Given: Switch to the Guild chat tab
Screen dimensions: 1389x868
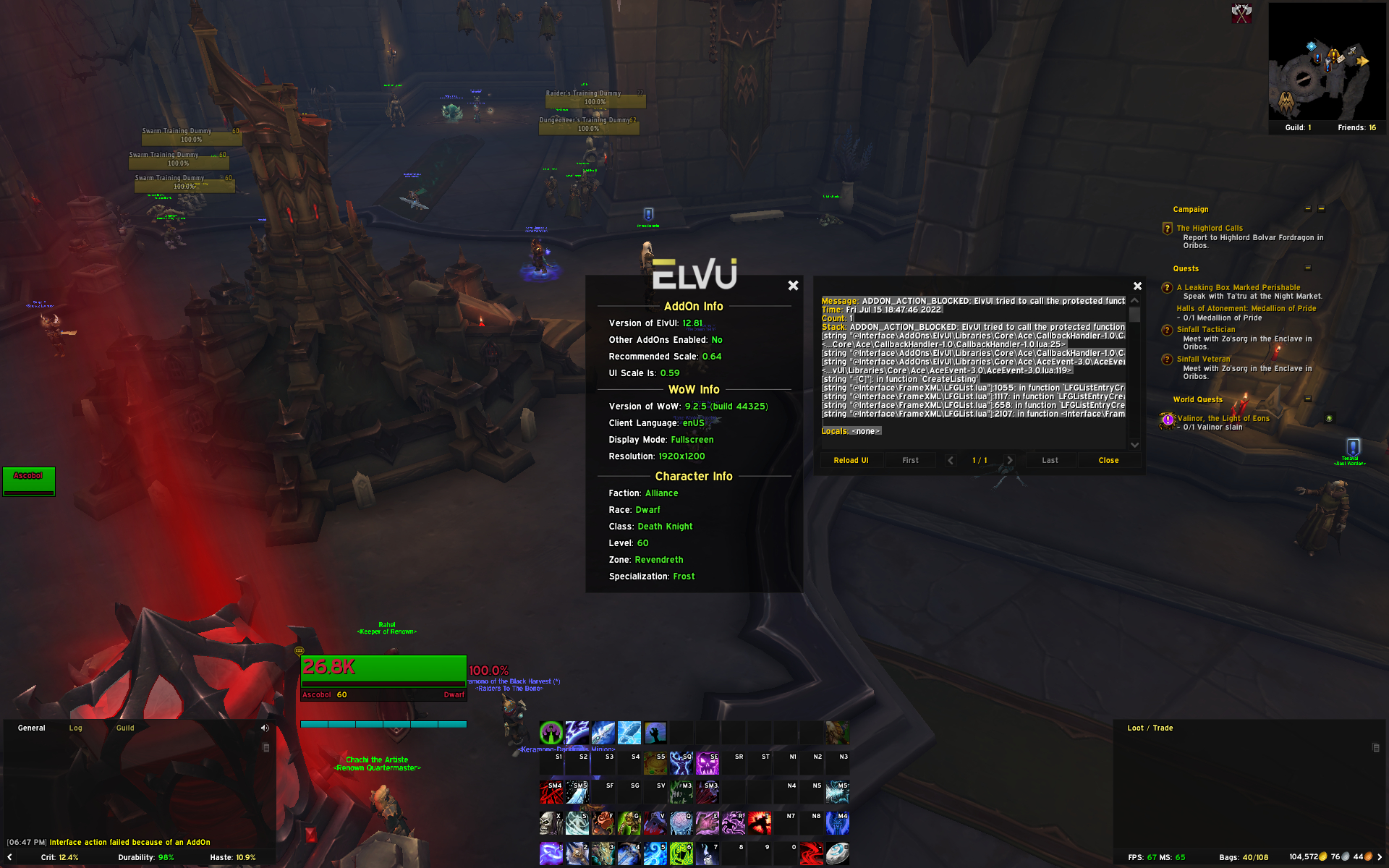Looking at the screenshot, I should pos(124,728).
